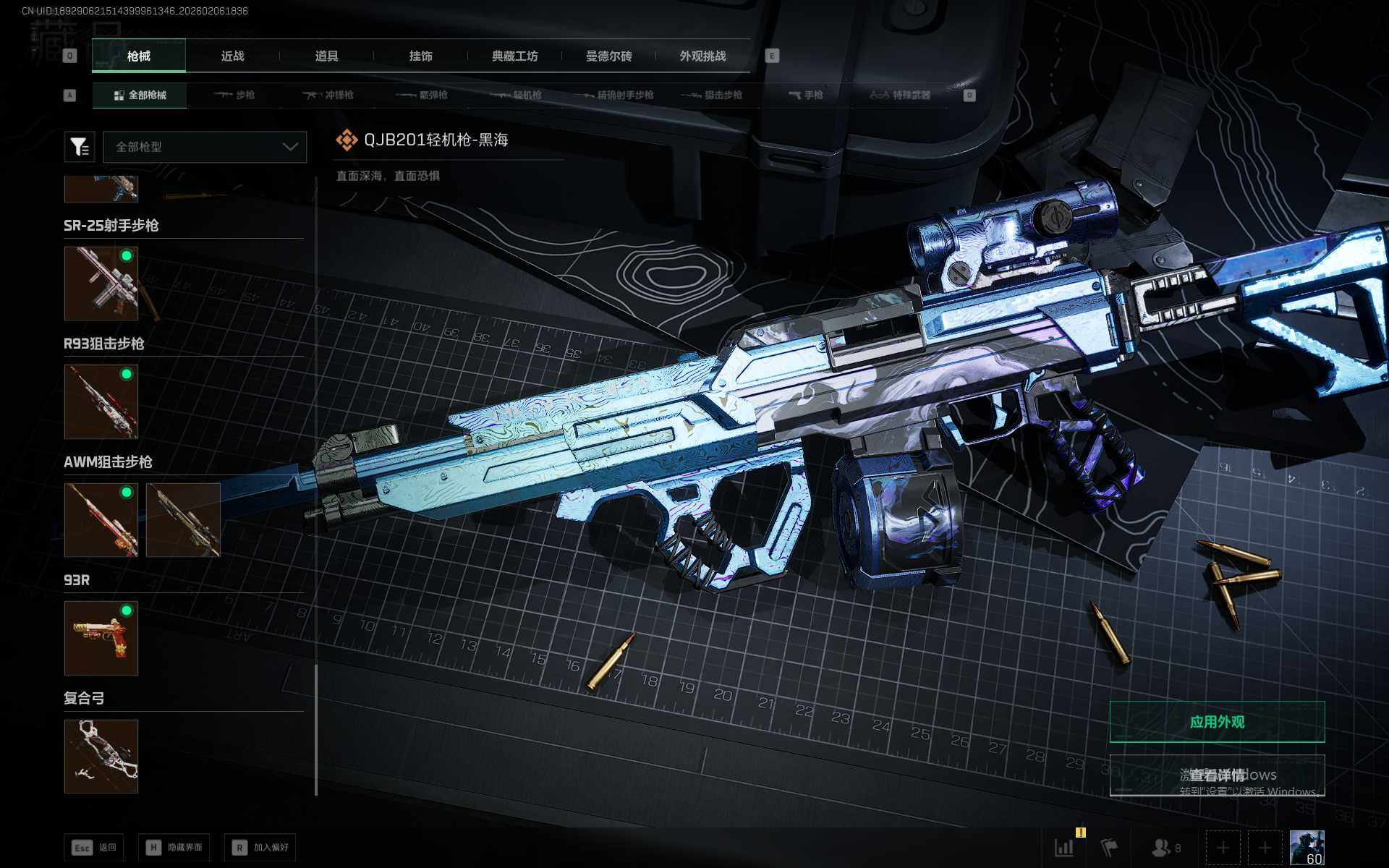The height and width of the screenshot is (868, 1389).
Task: Switch to the 近战 melee tab
Action: tap(232, 56)
